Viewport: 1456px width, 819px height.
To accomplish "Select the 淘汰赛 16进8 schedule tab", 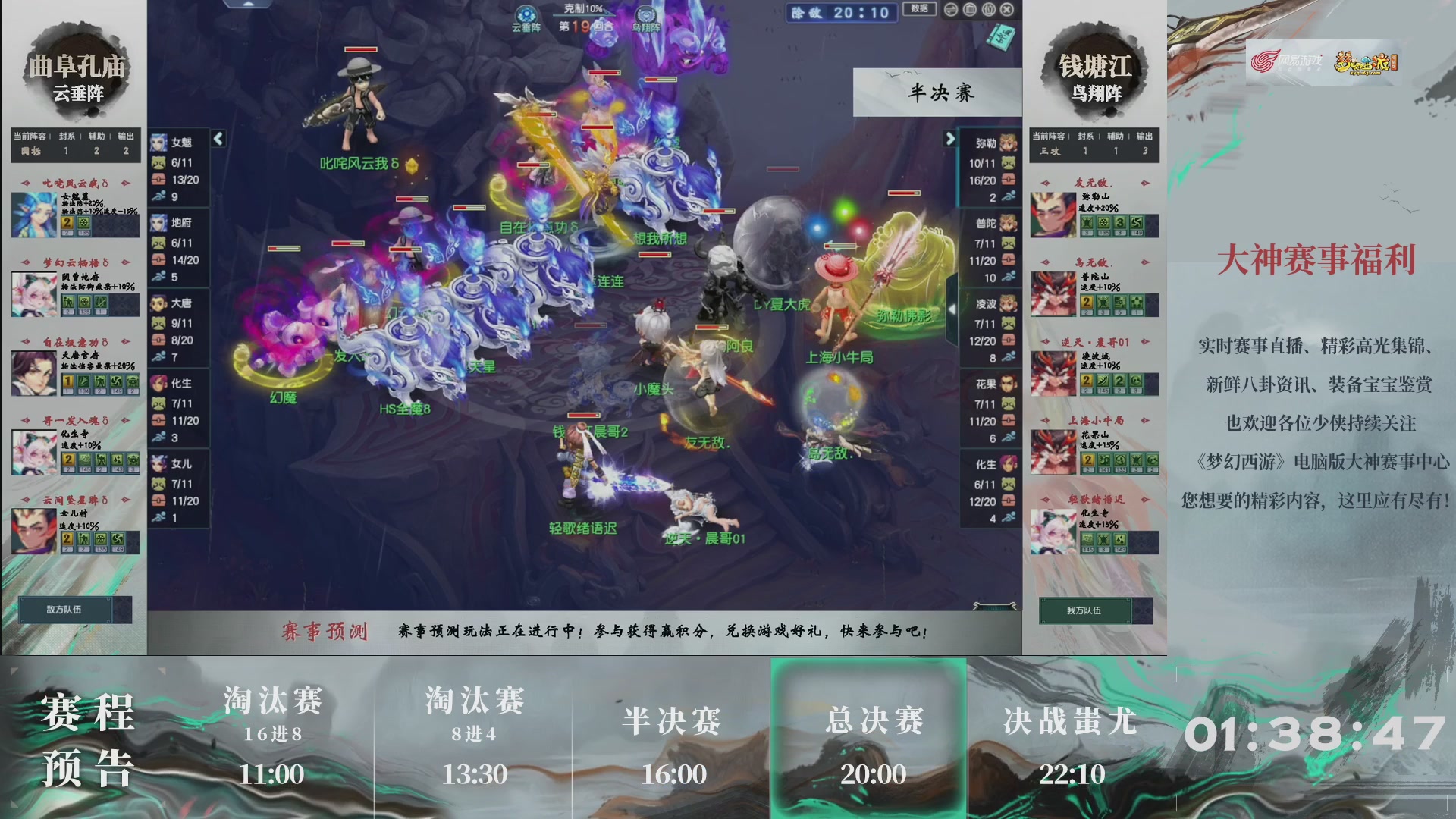I will pos(273,736).
